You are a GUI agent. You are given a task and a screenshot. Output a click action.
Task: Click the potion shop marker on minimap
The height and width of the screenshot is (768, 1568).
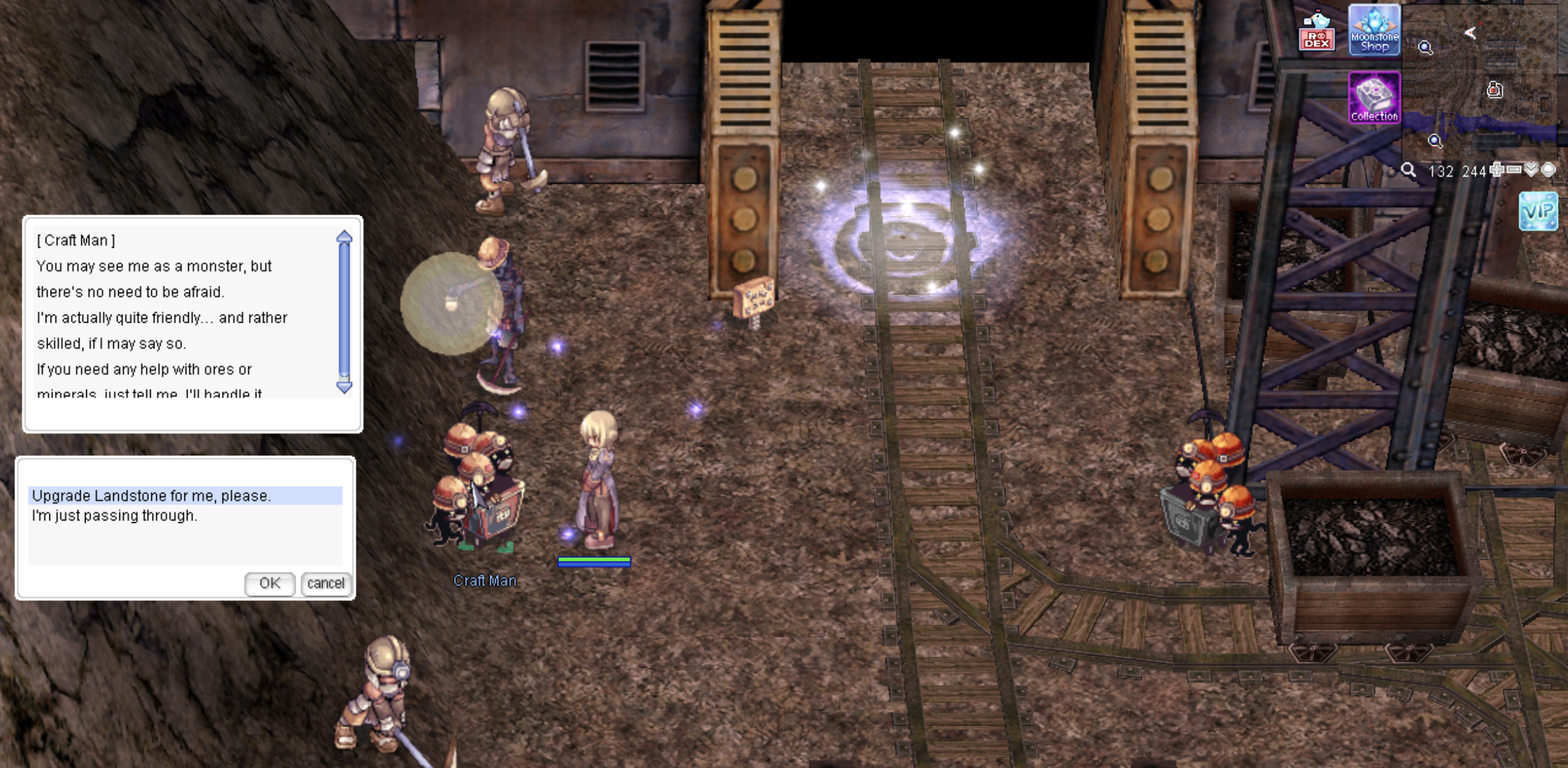[1494, 90]
